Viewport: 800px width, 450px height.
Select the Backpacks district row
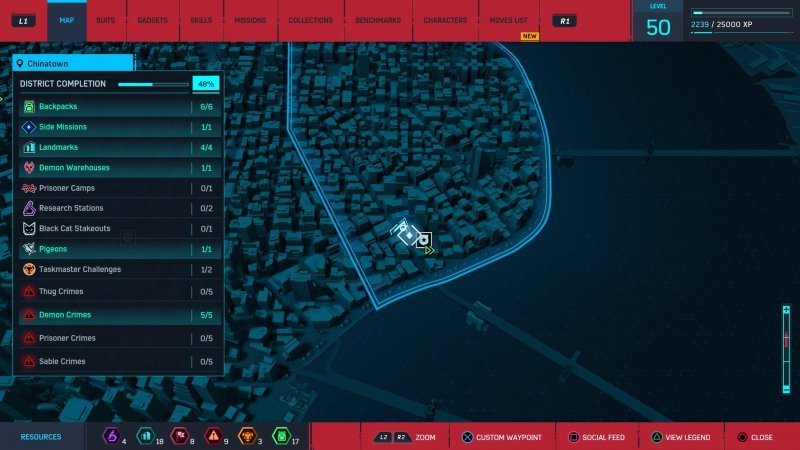pyautogui.click(x=118, y=106)
